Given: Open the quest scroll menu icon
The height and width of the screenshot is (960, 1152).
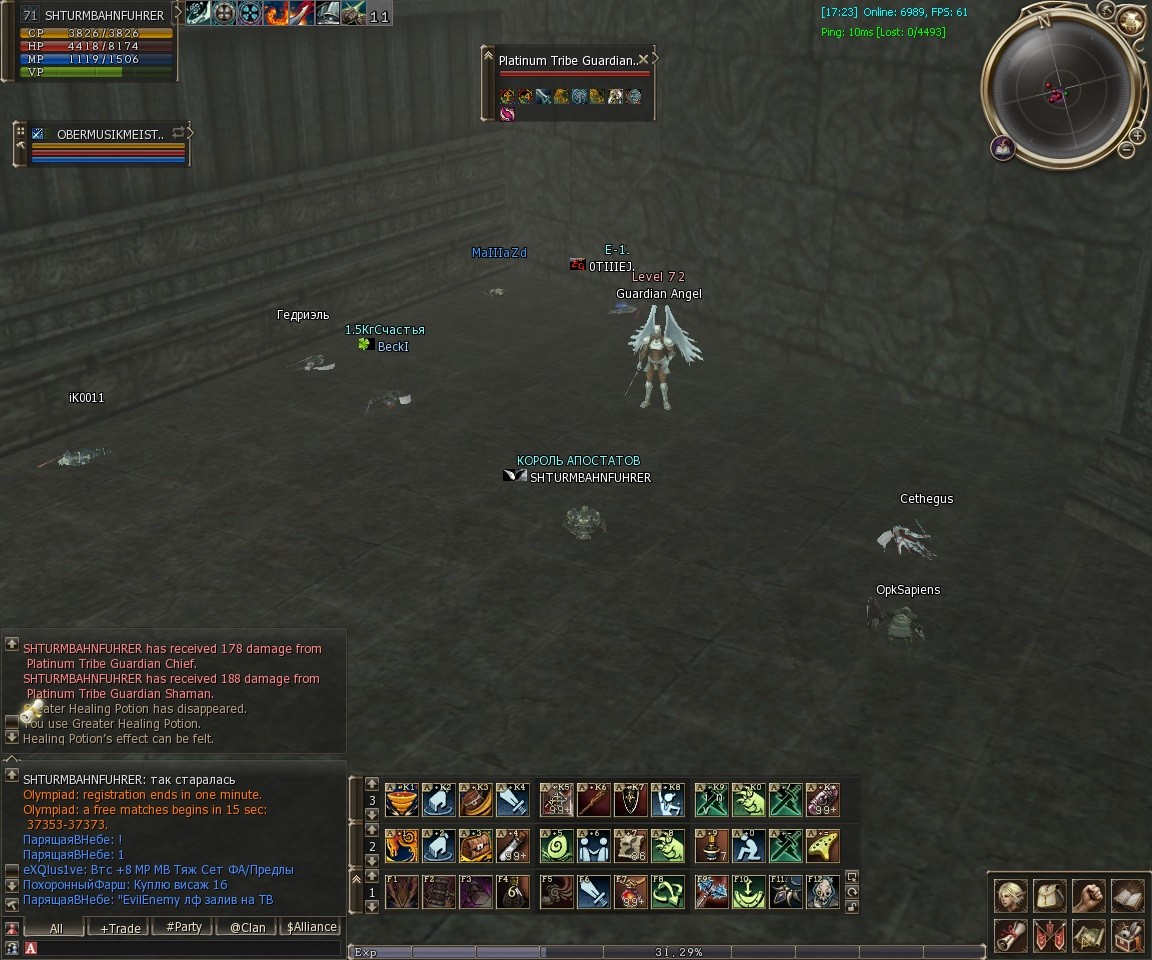Looking at the screenshot, I should pyautogui.click(x=1011, y=936).
